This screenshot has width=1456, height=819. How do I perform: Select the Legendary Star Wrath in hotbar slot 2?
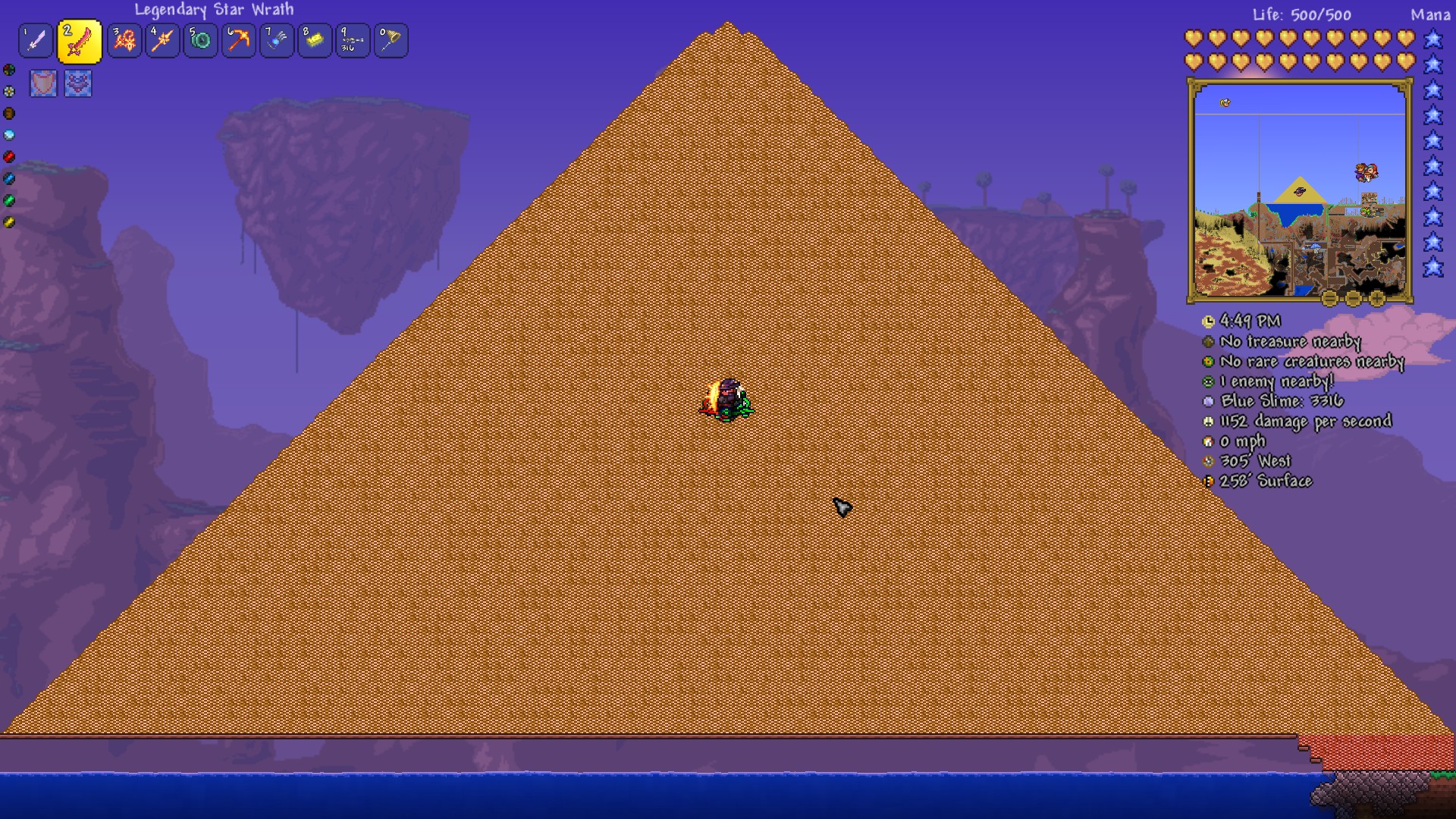coord(80,41)
